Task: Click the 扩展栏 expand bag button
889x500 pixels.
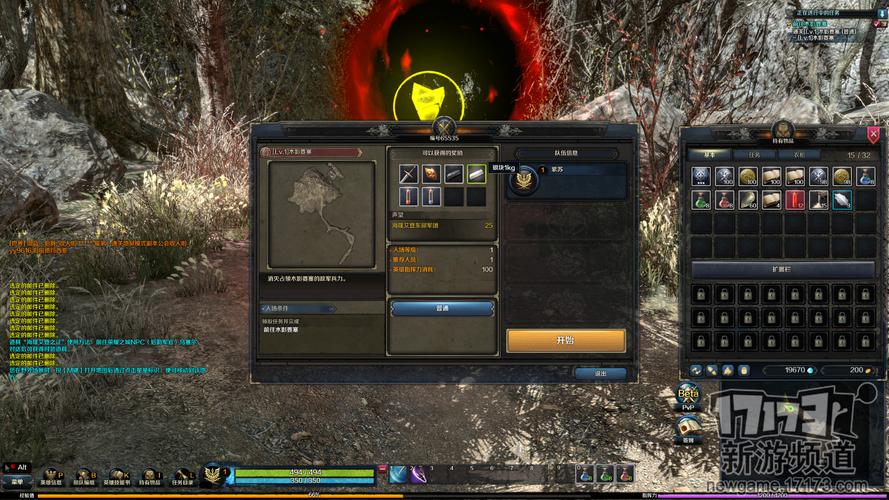Action: coord(783,270)
